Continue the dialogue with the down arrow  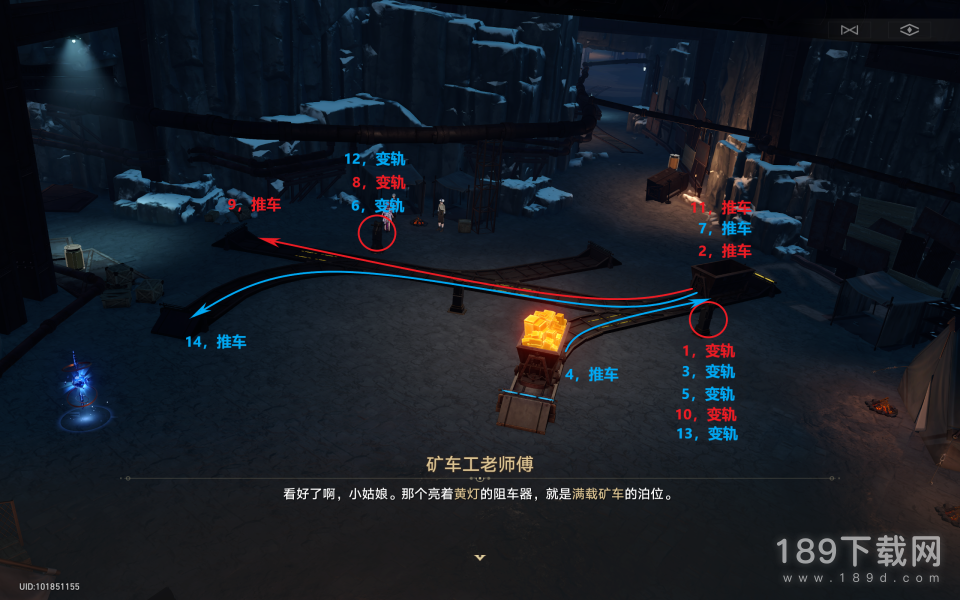(480, 557)
